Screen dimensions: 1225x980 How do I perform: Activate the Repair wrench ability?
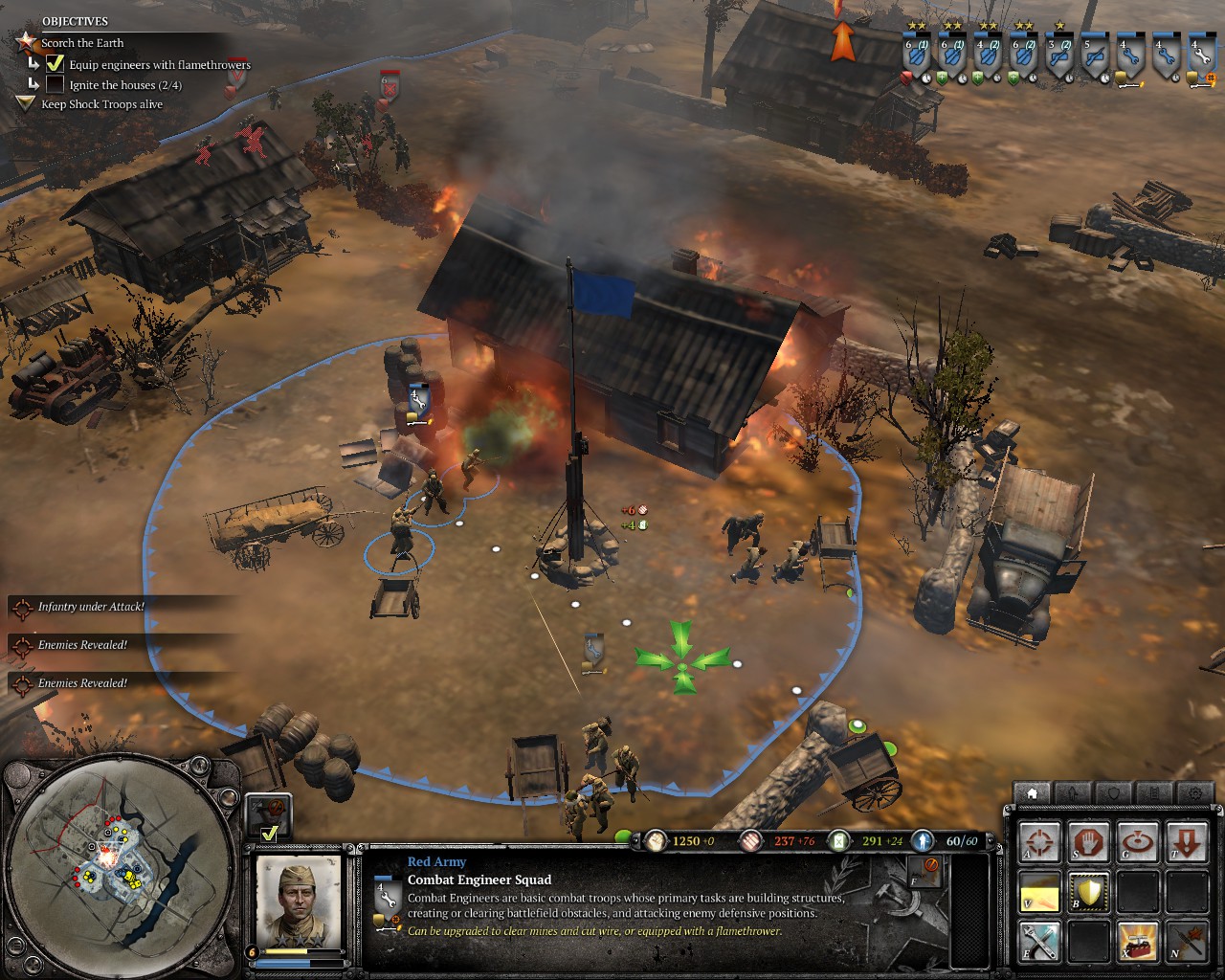(x=1039, y=942)
